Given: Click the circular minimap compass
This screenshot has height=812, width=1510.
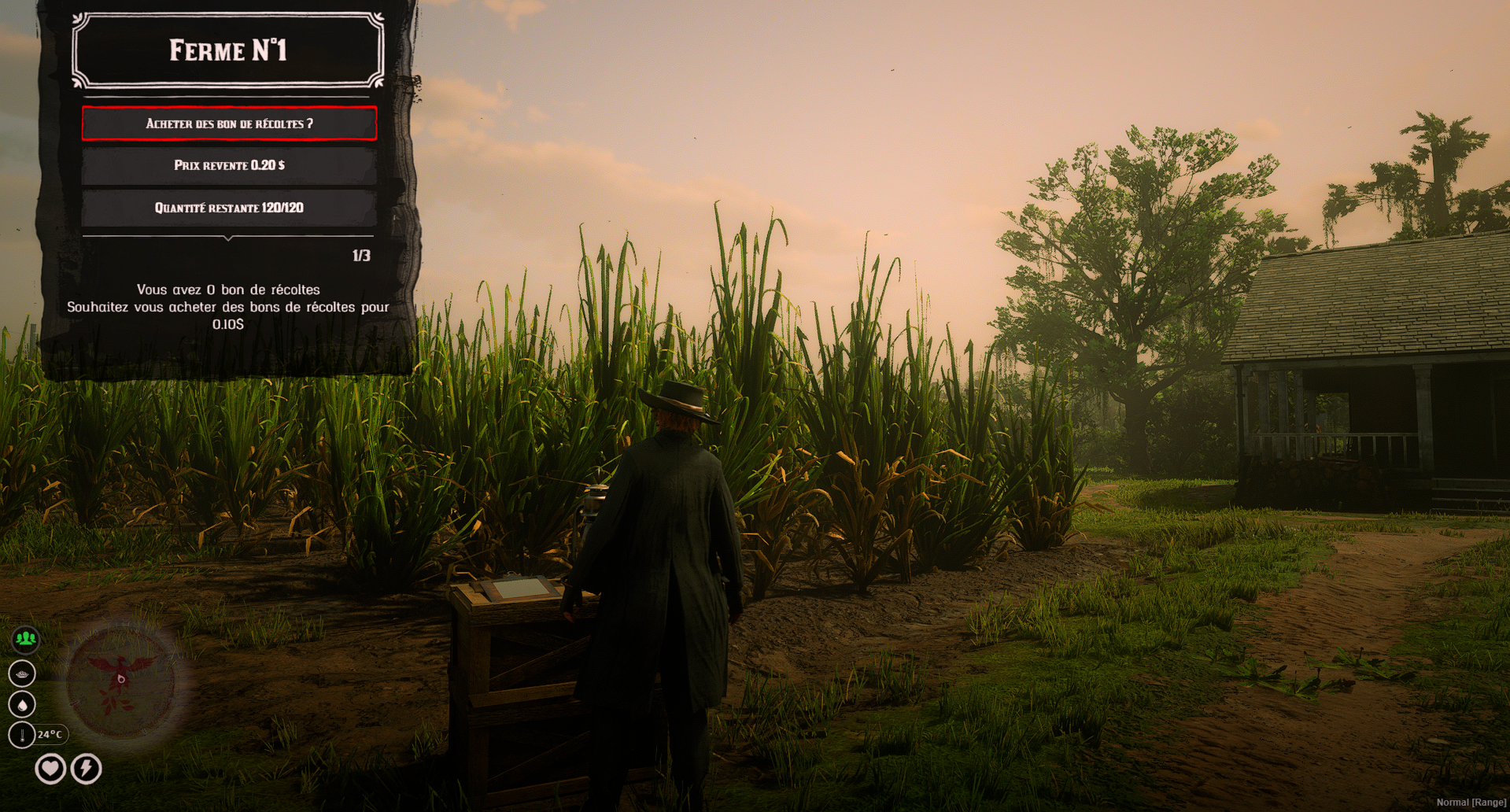Looking at the screenshot, I should click(121, 680).
